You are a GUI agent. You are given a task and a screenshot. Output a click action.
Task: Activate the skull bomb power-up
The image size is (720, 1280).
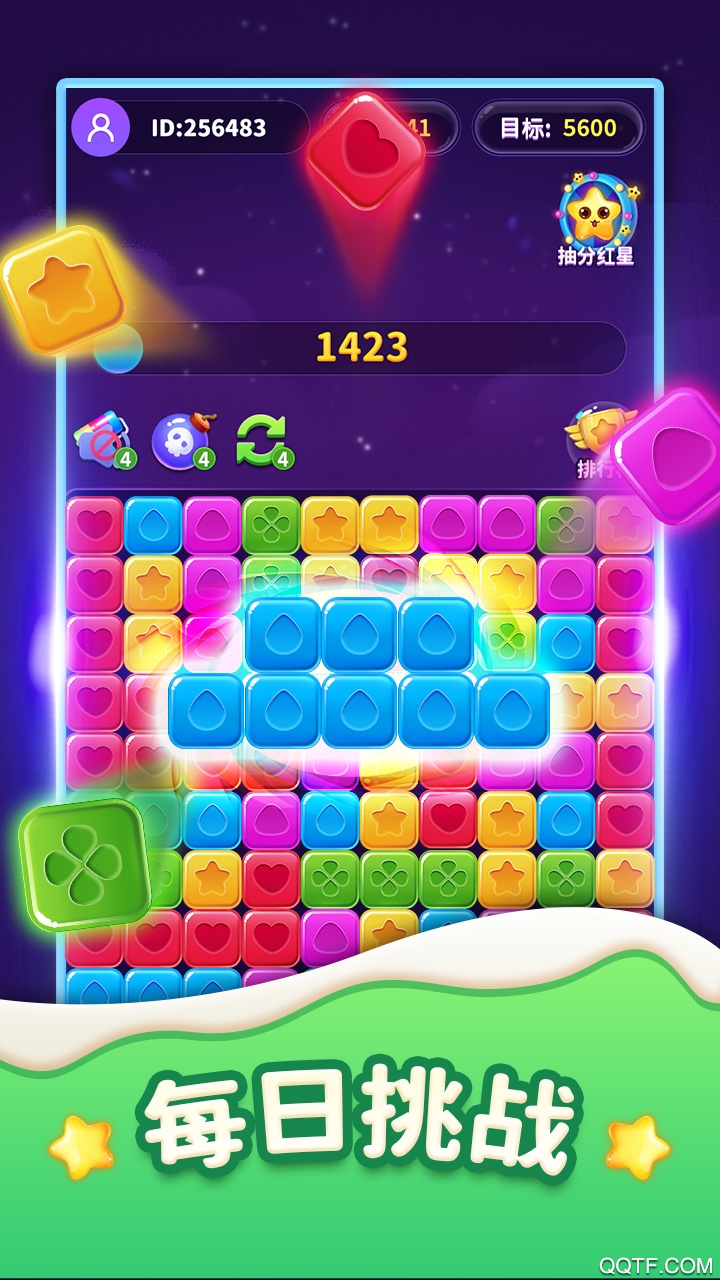[x=182, y=439]
